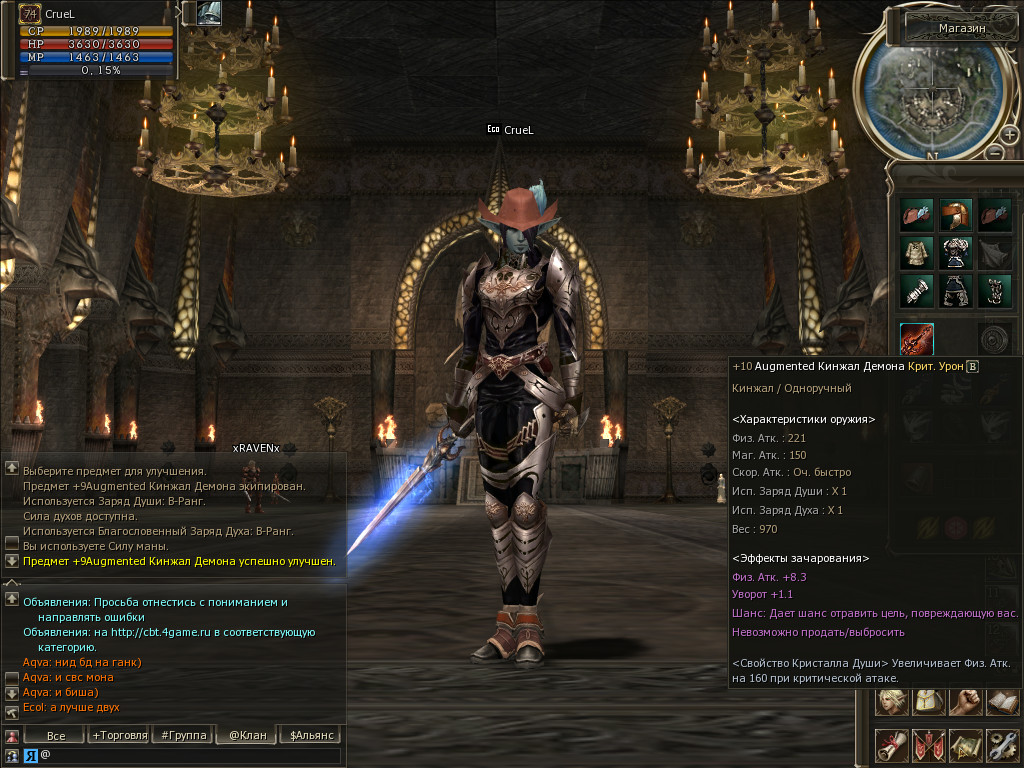1024x768 pixels.
Task: Open the inventory backpack icon
Action: [927, 701]
